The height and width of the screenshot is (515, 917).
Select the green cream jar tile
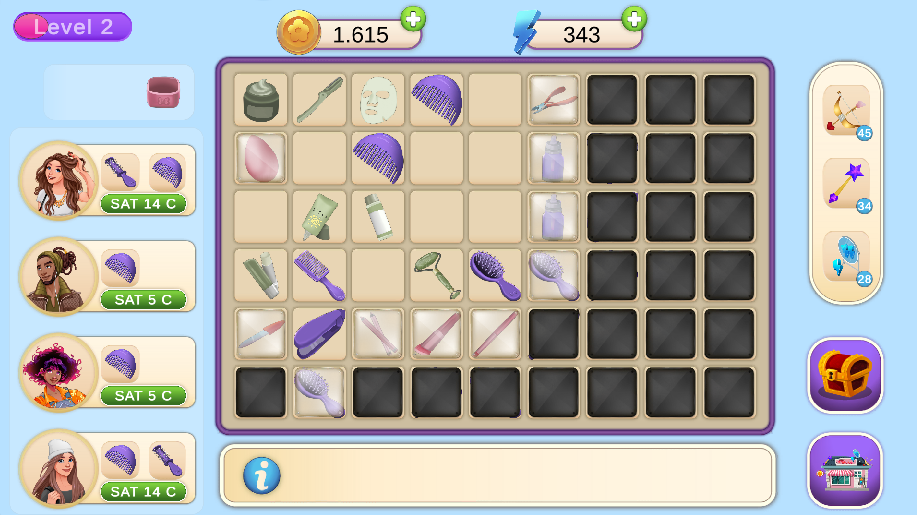261,100
